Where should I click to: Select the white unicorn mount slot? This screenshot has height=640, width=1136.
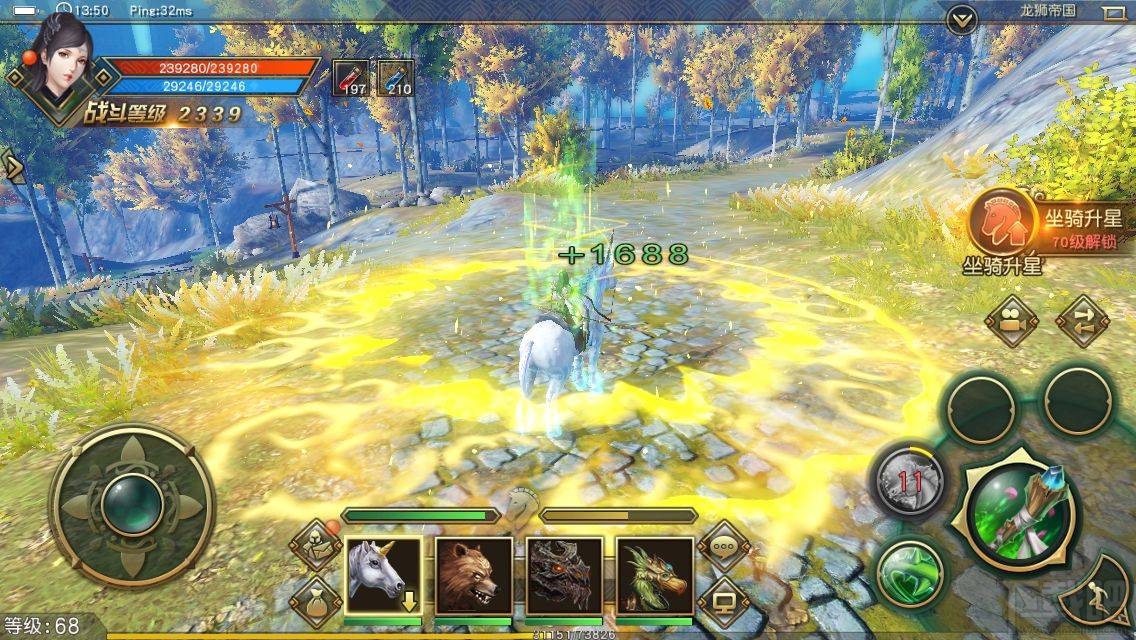tap(383, 575)
